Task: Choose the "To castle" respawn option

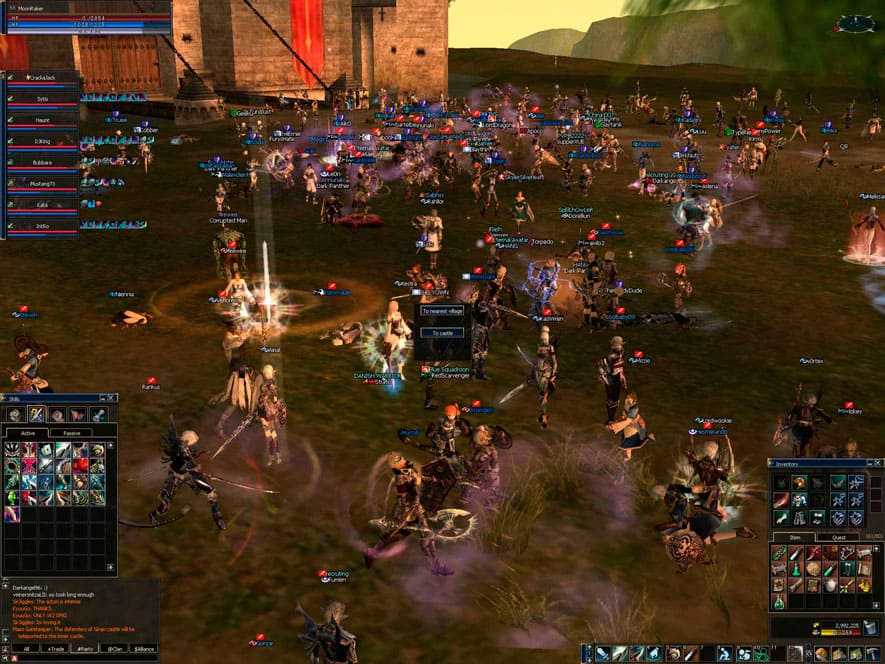Action: (441, 332)
